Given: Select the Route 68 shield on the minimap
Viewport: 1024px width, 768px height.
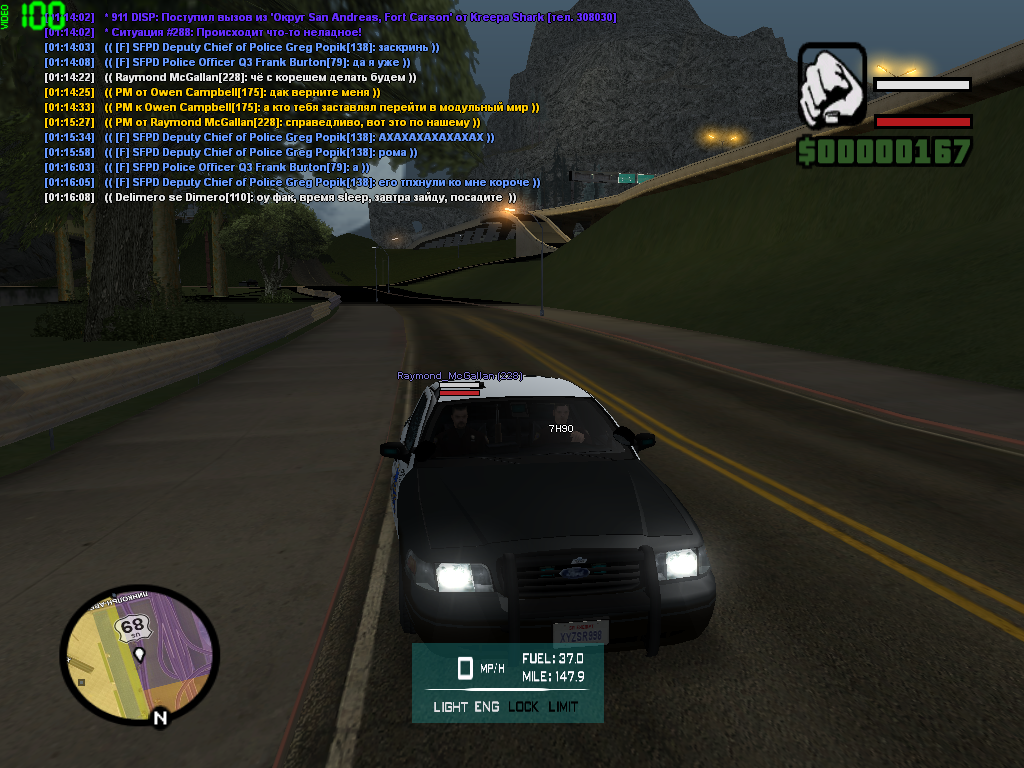Looking at the screenshot, I should [131, 629].
